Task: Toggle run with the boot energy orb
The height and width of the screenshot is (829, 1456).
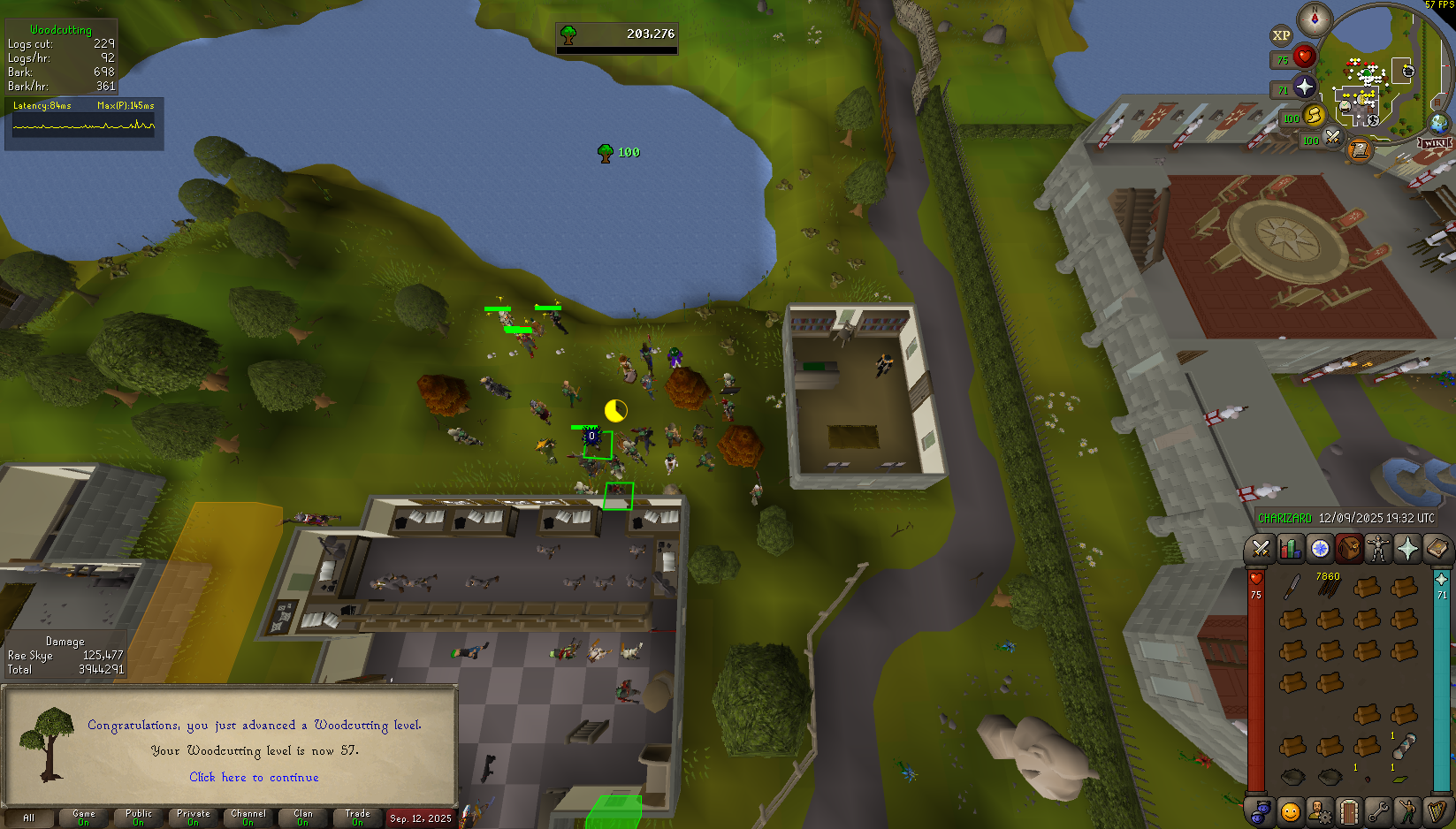Action: click(x=1314, y=115)
